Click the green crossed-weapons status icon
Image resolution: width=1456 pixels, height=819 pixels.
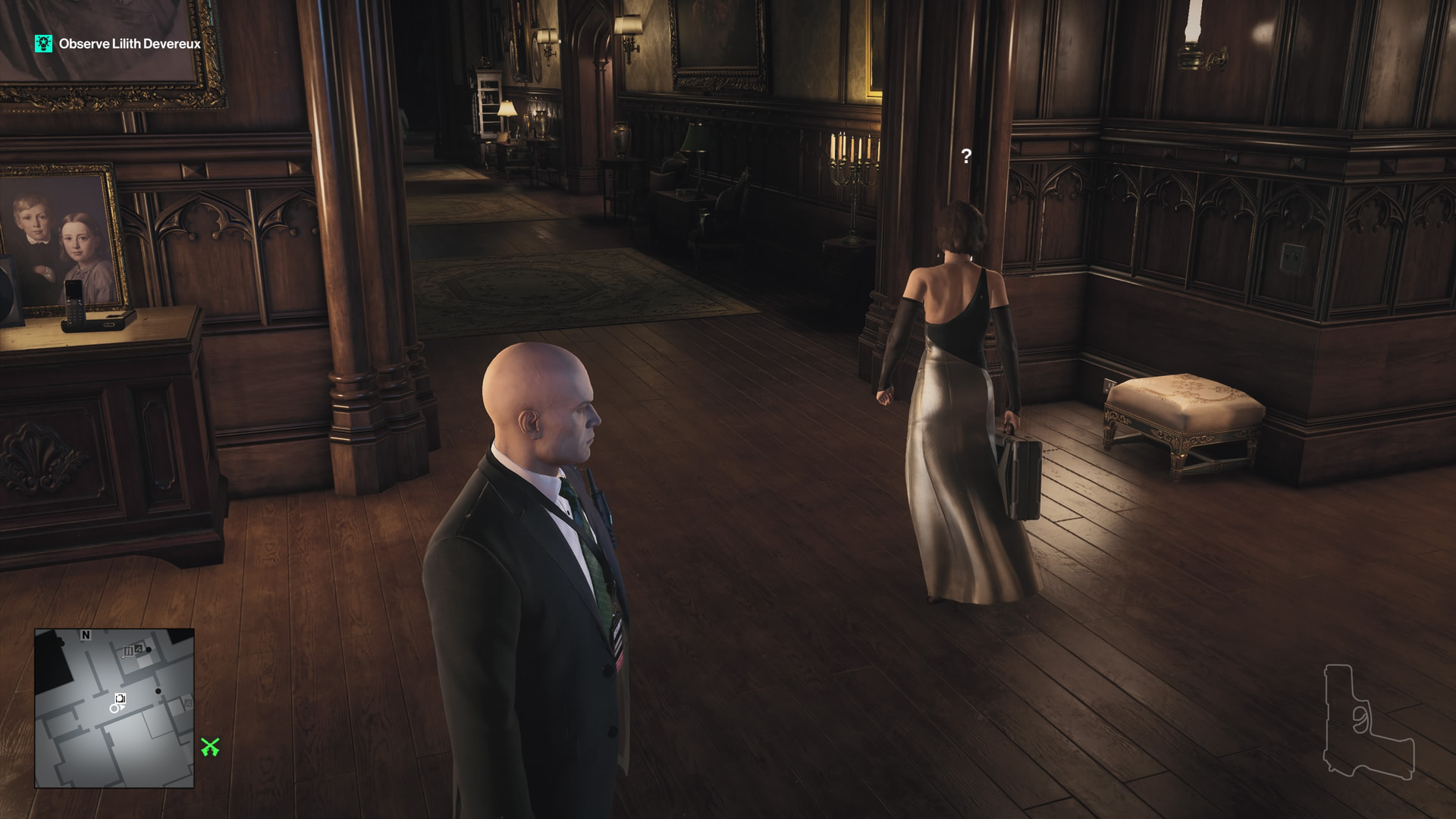(210, 747)
